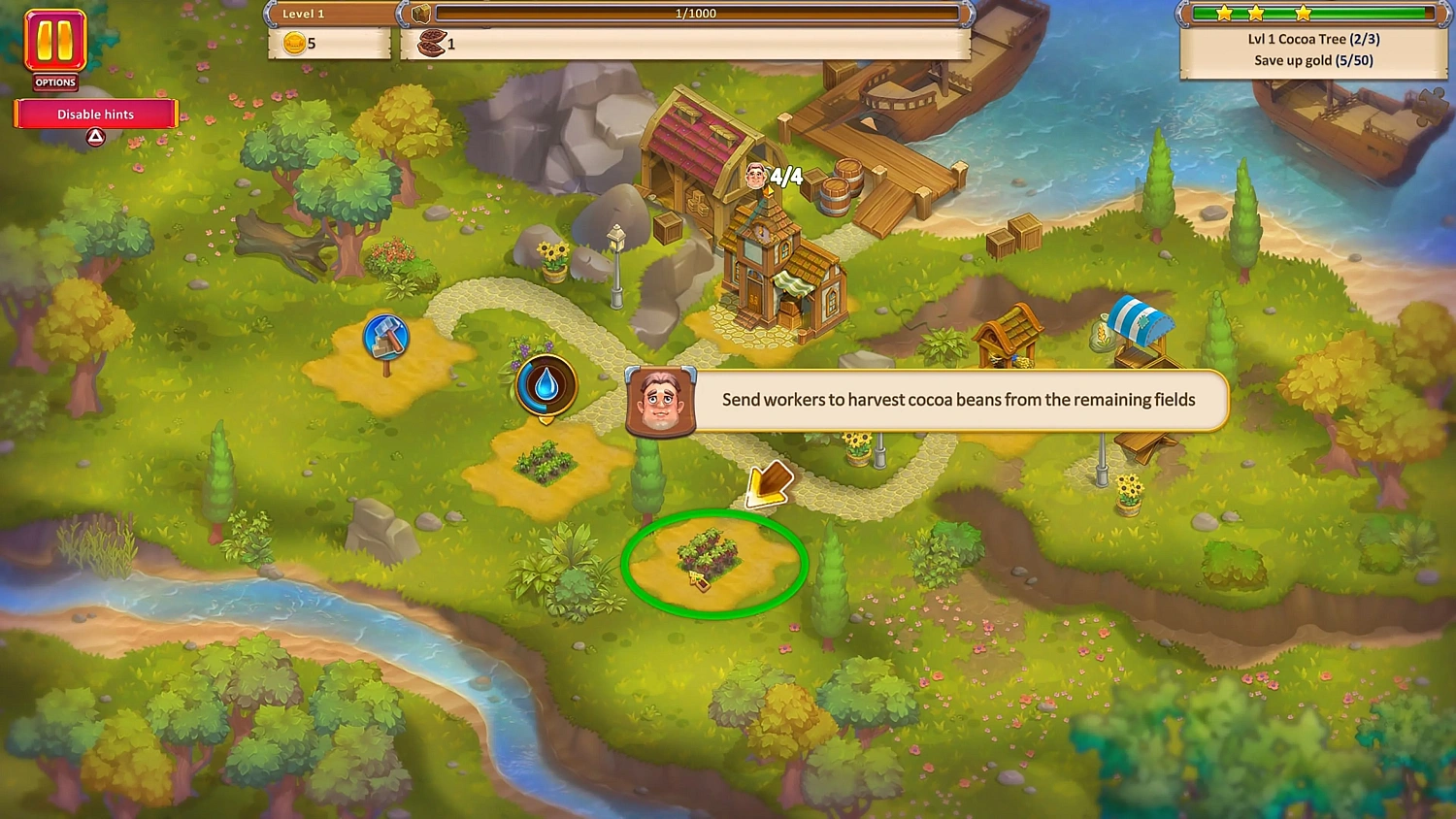Toggle Disable hints on
This screenshot has height=819, width=1456.
(x=95, y=114)
